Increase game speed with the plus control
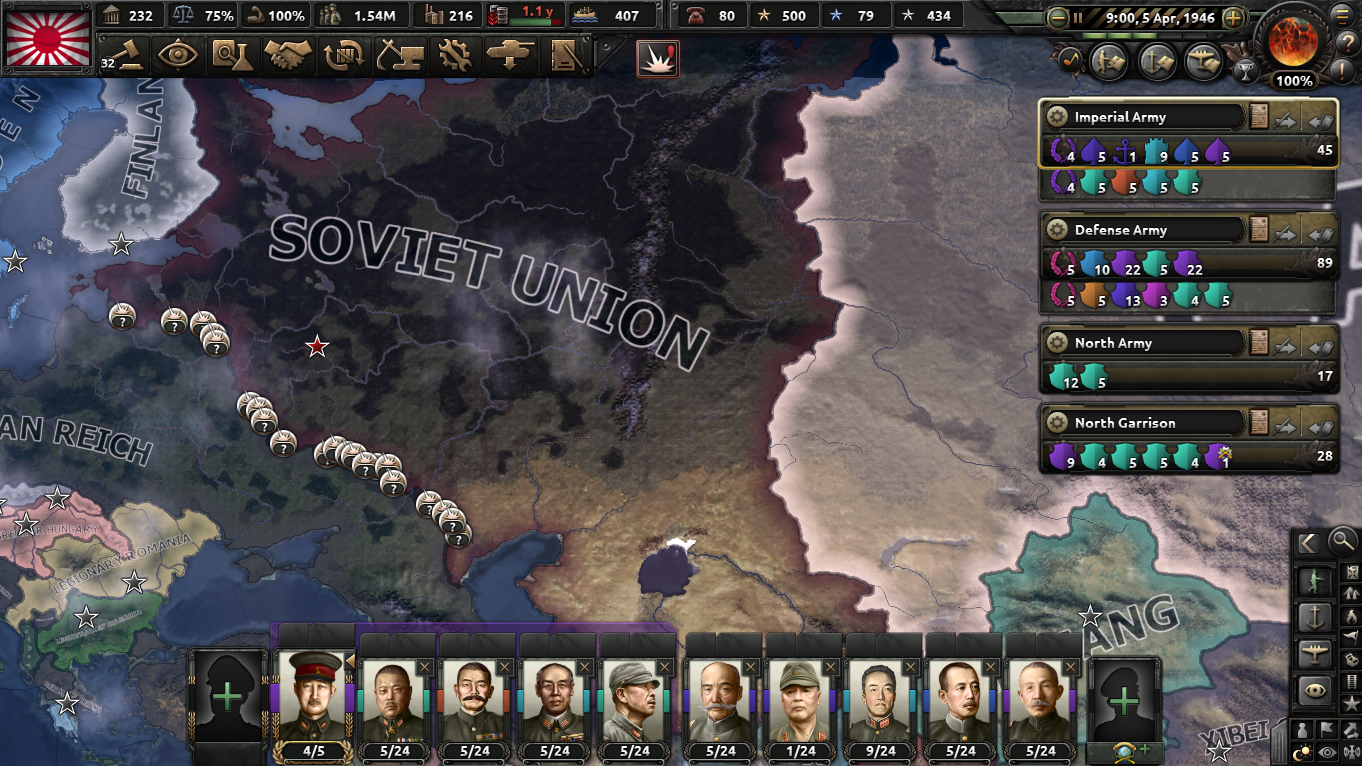The height and width of the screenshot is (766, 1362). pos(1233,17)
